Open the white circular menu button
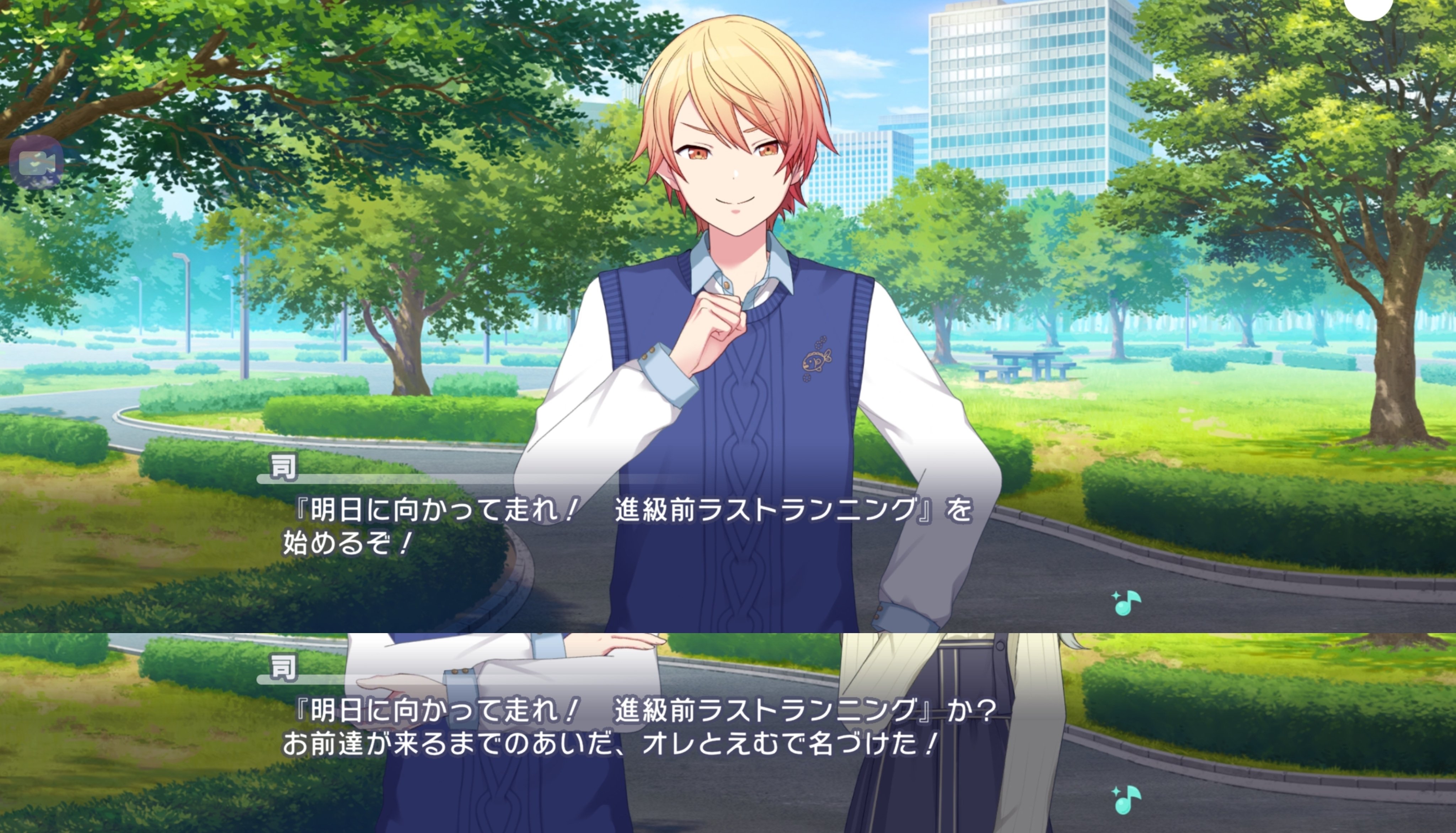Image resolution: width=1456 pixels, height=833 pixels. [x=1368, y=7]
